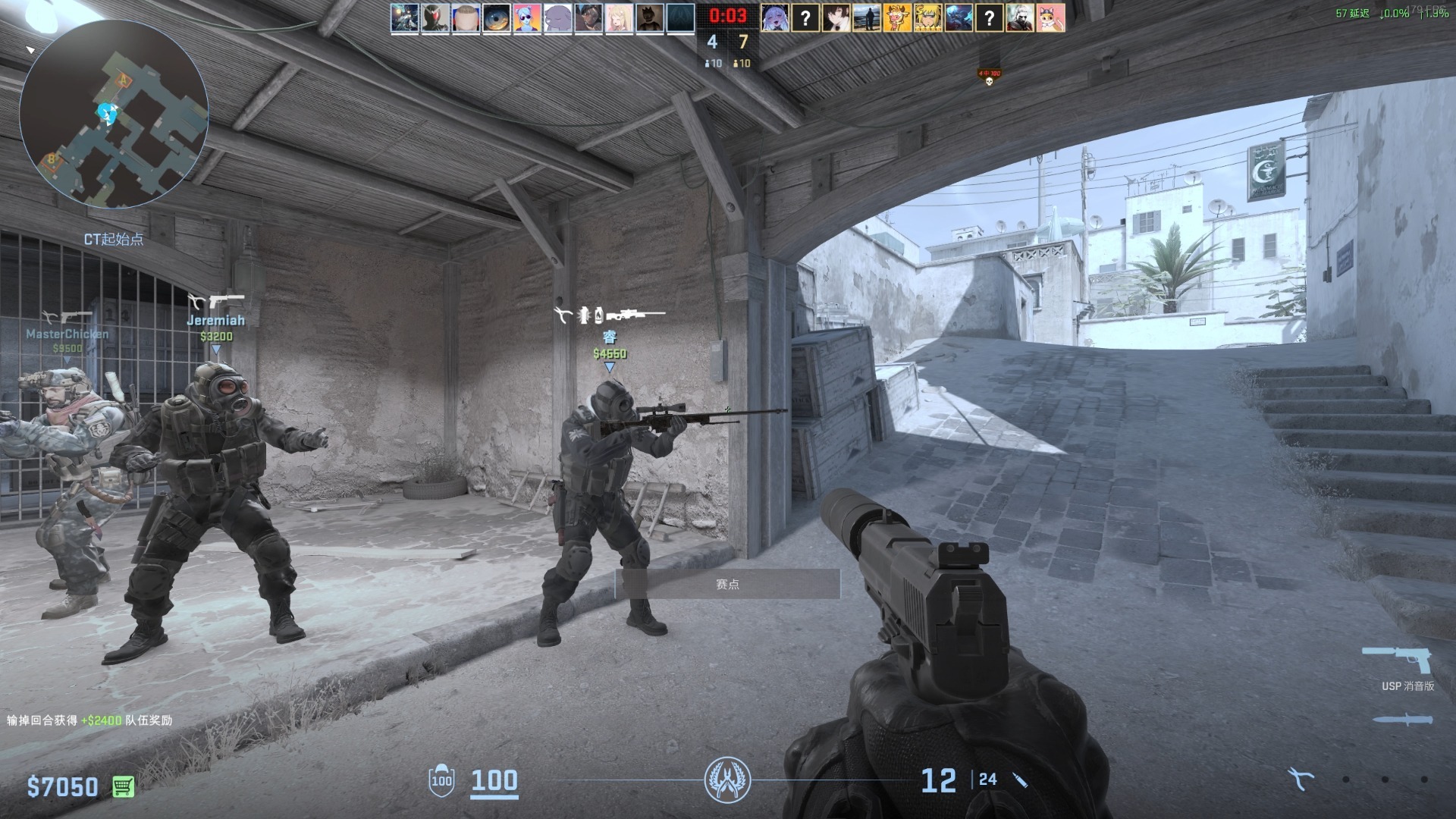This screenshot has width=1456, height=819.
Task: Select the beach silhouette photo avatar
Action: tap(867, 17)
